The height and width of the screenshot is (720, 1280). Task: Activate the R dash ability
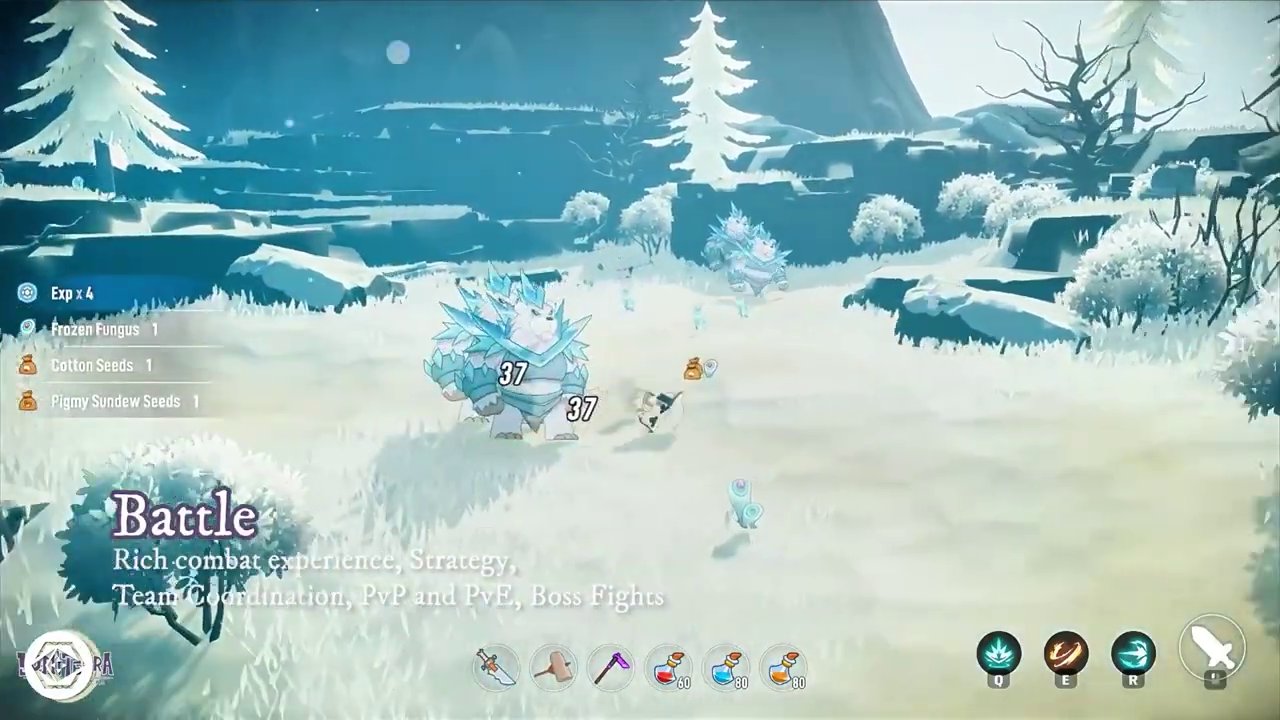(x=1134, y=655)
